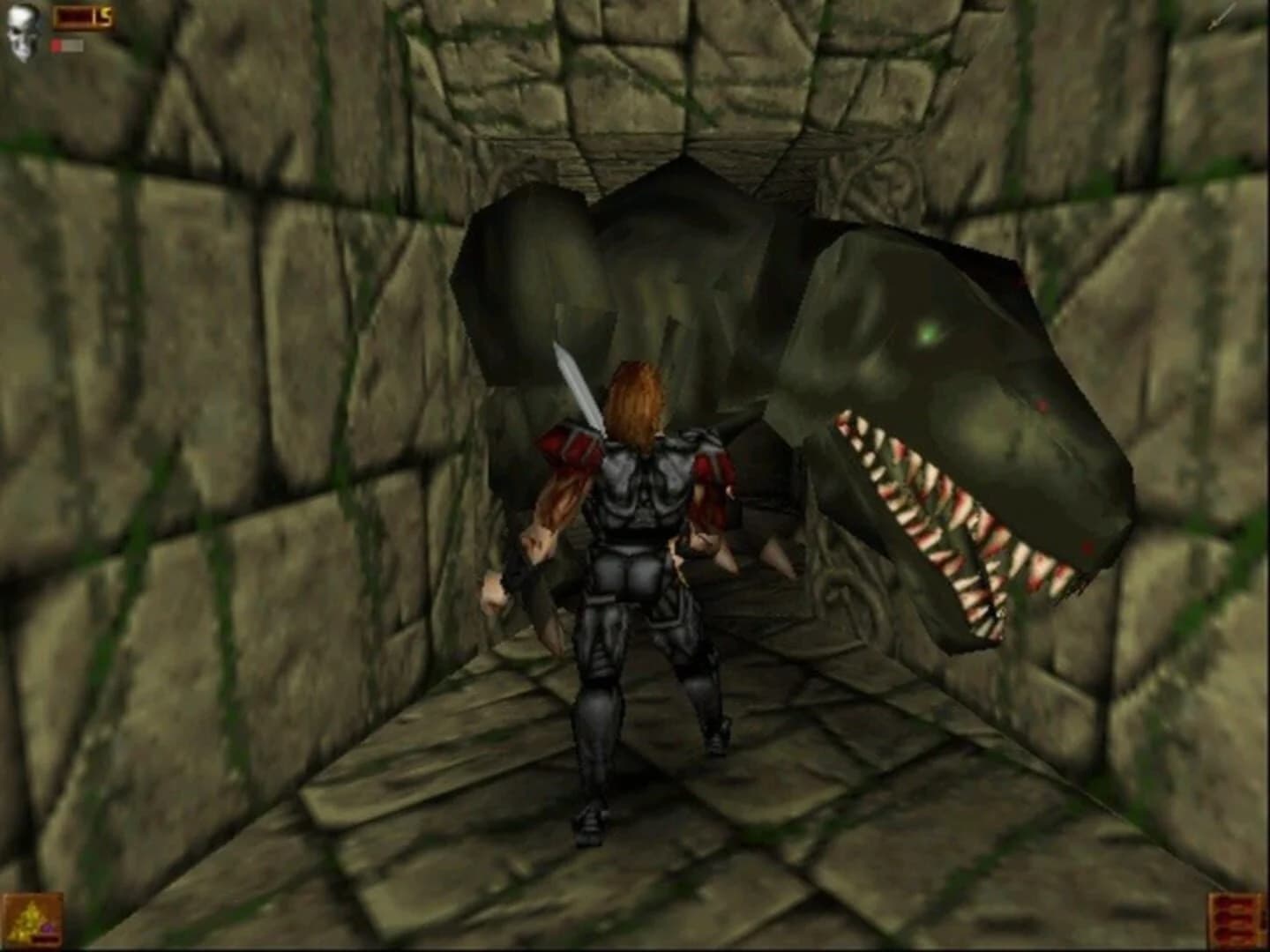Image resolution: width=1270 pixels, height=952 pixels.
Task: Click the dinosaur's glowing green eye
Action: coord(930,333)
